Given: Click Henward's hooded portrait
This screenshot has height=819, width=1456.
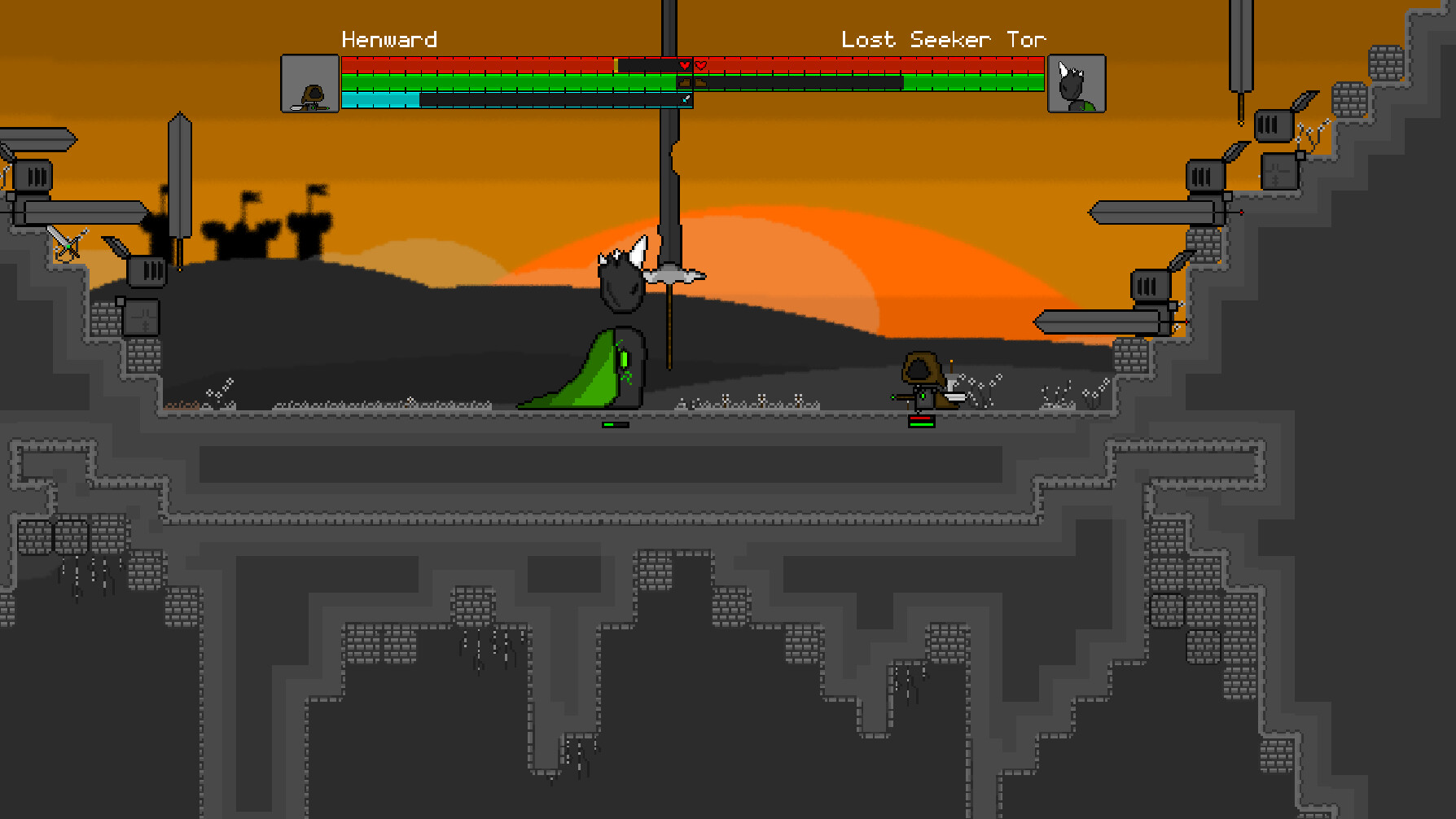Looking at the screenshot, I should pyautogui.click(x=310, y=84).
